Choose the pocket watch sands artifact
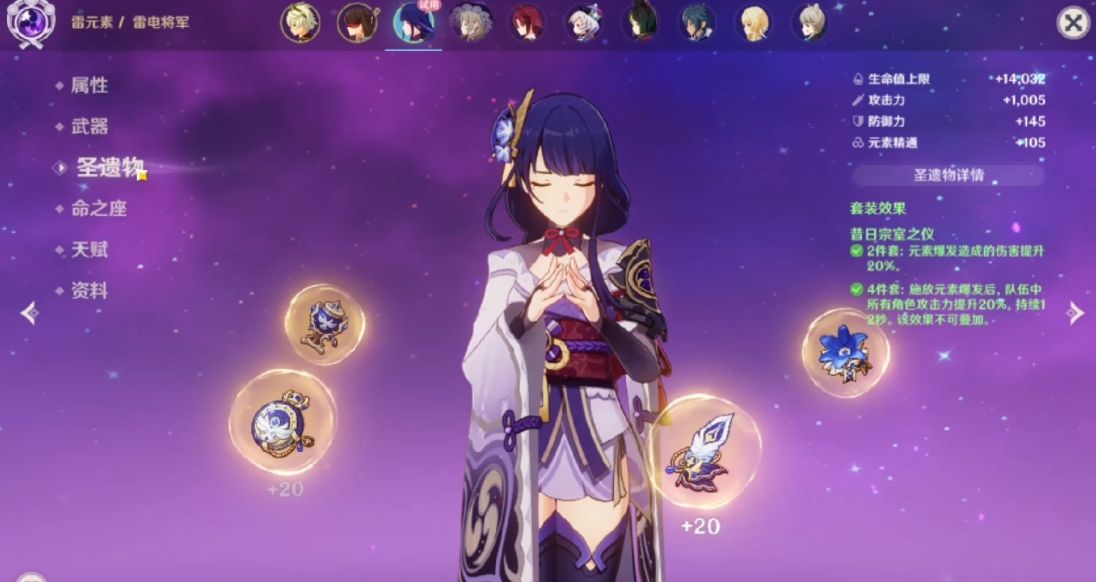Viewport: 1096px width, 582px height. pos(269,422)
